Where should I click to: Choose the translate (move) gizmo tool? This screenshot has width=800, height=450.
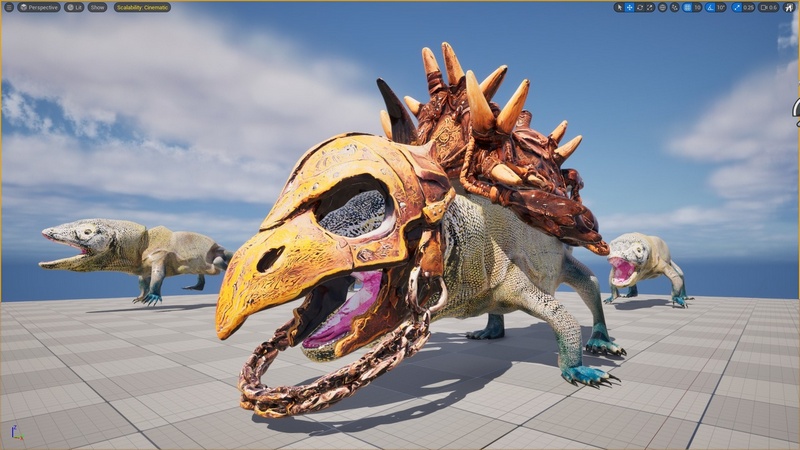[x=629, y=7]
